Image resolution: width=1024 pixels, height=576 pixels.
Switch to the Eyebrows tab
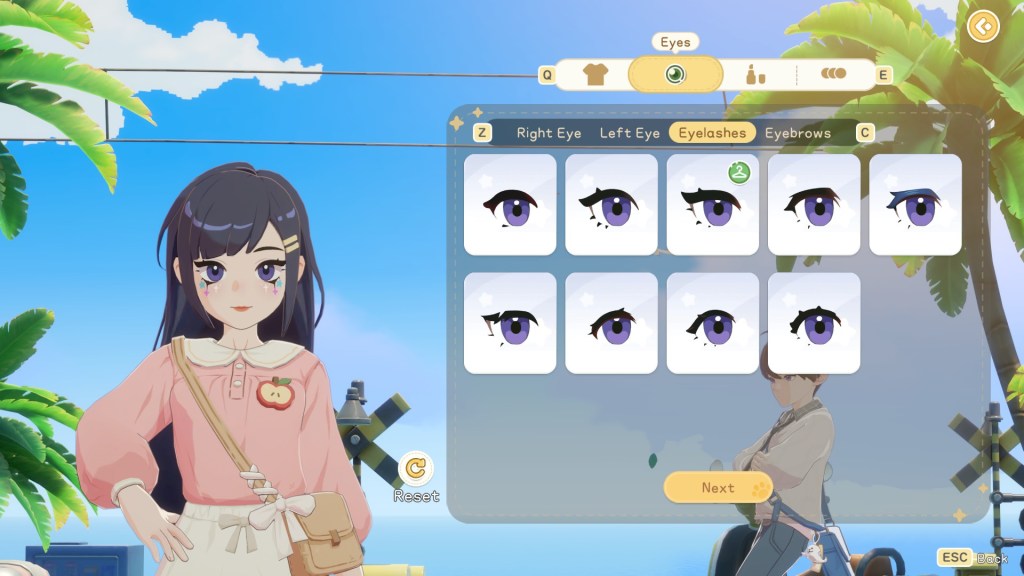[x=797, y=133]
